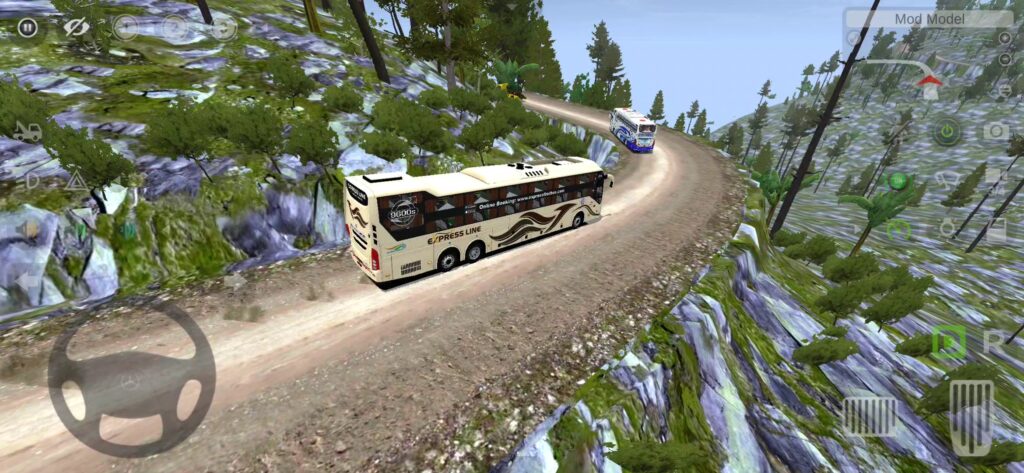Screen dimensions: 1024x473
Task: Take a photo with the camera icon
Action: (x=996, y=131)
